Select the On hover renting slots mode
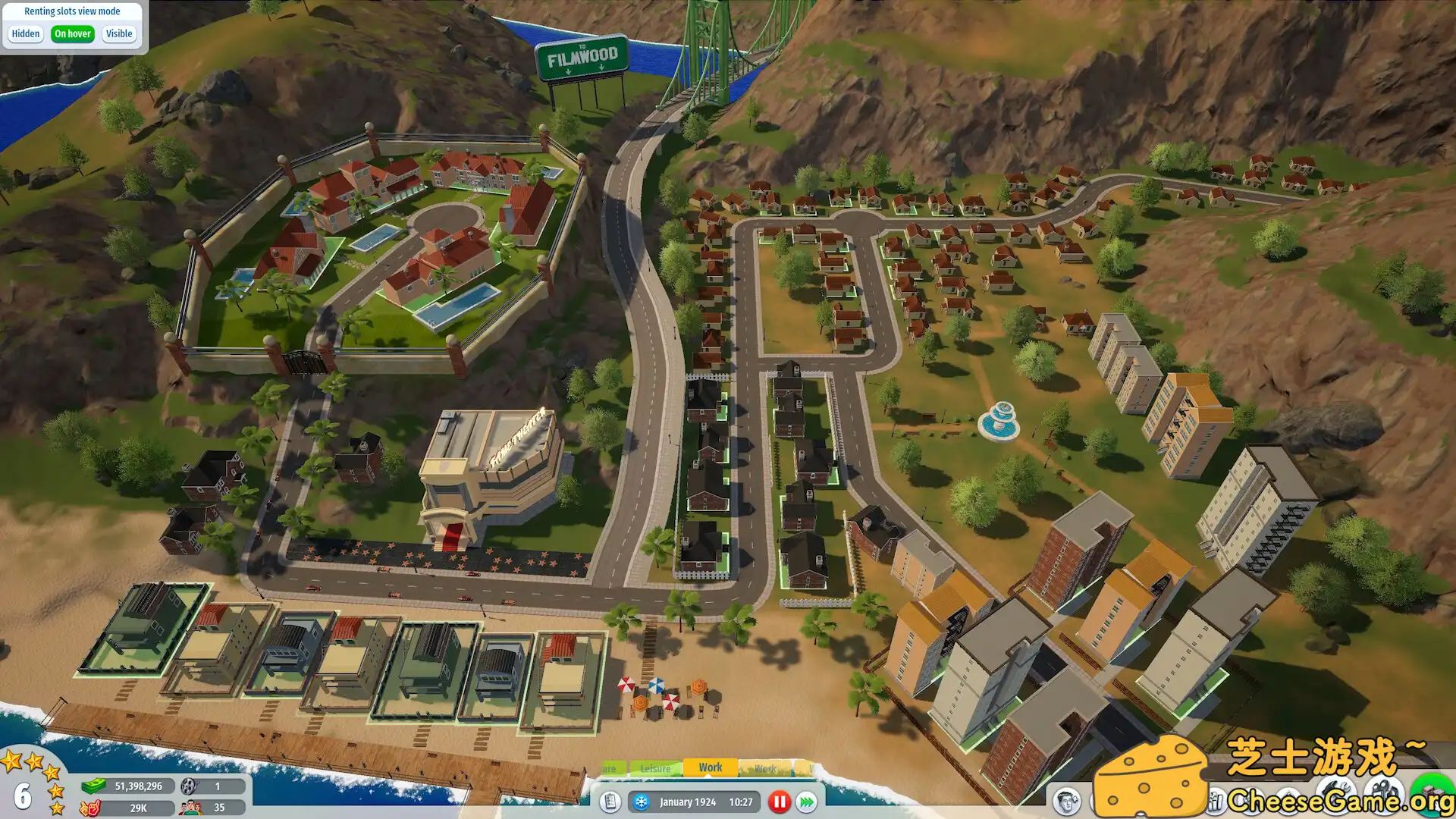The width and height of the screenshot is (1456, 819). (73, 34)
